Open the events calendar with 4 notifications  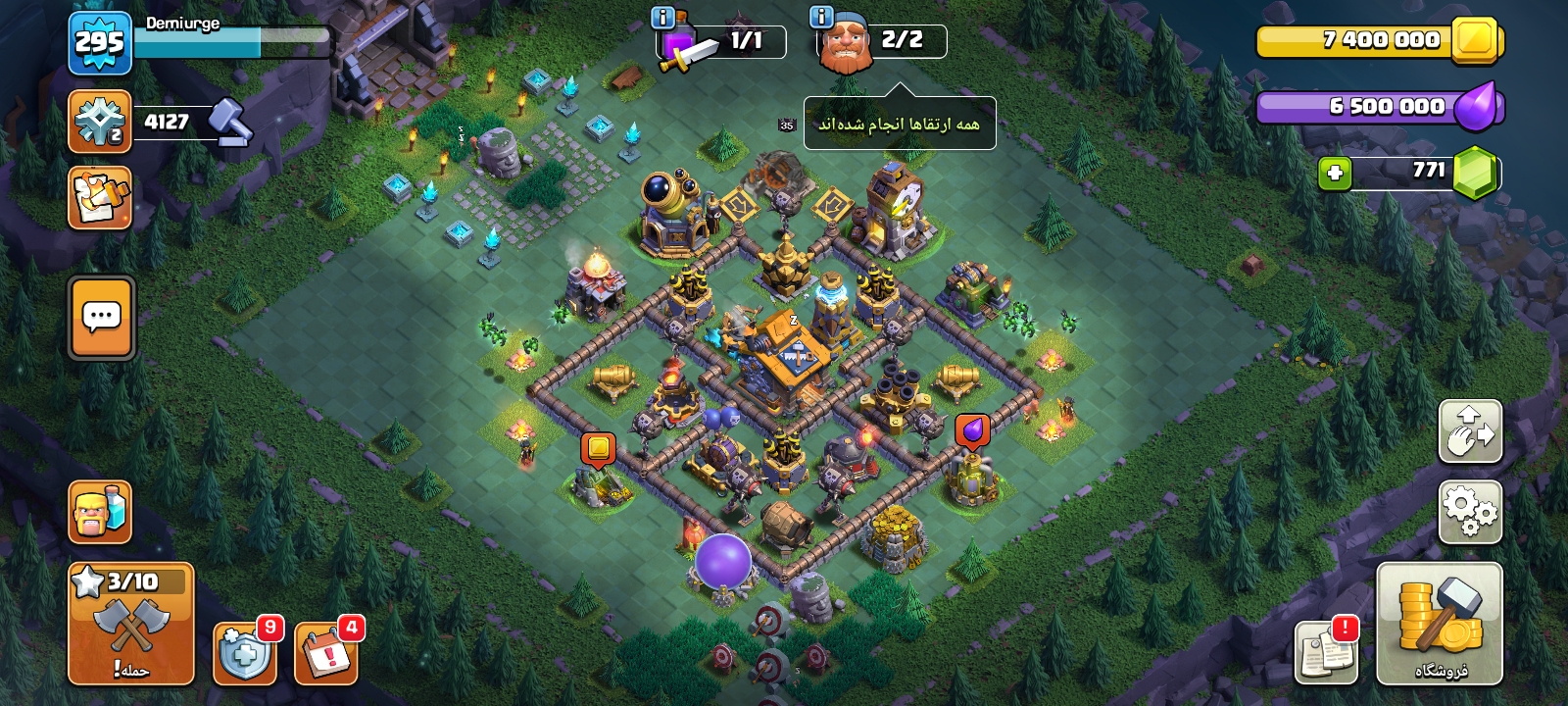click(x=325, y=652)
